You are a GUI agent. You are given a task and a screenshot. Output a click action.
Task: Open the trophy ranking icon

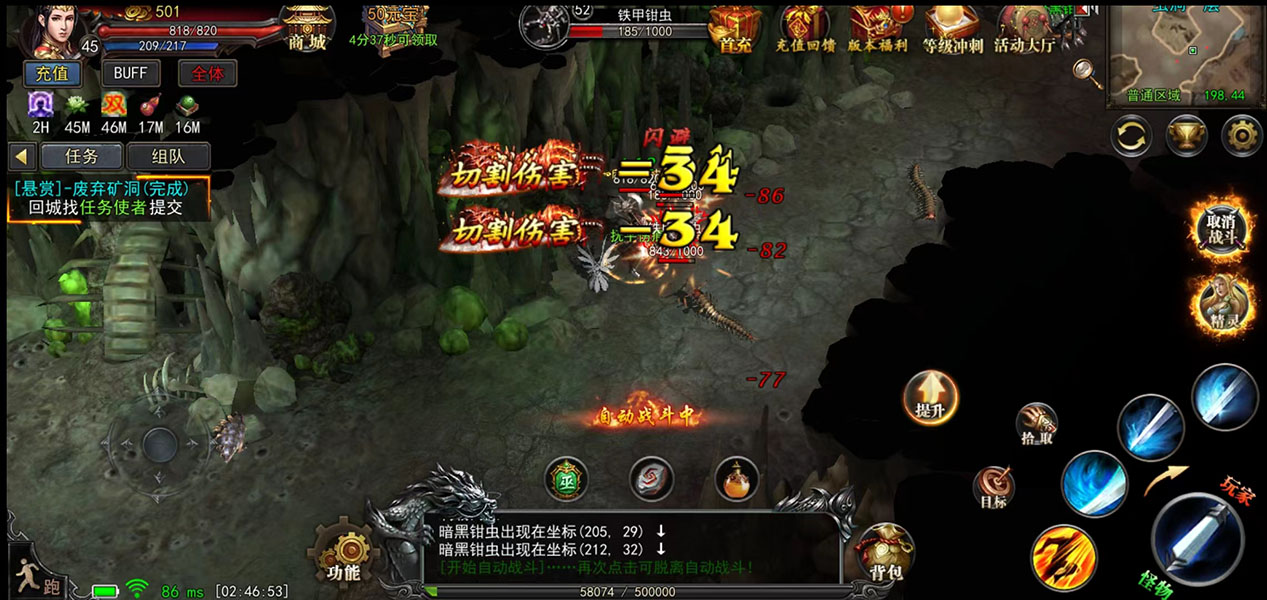(1186, 135)
